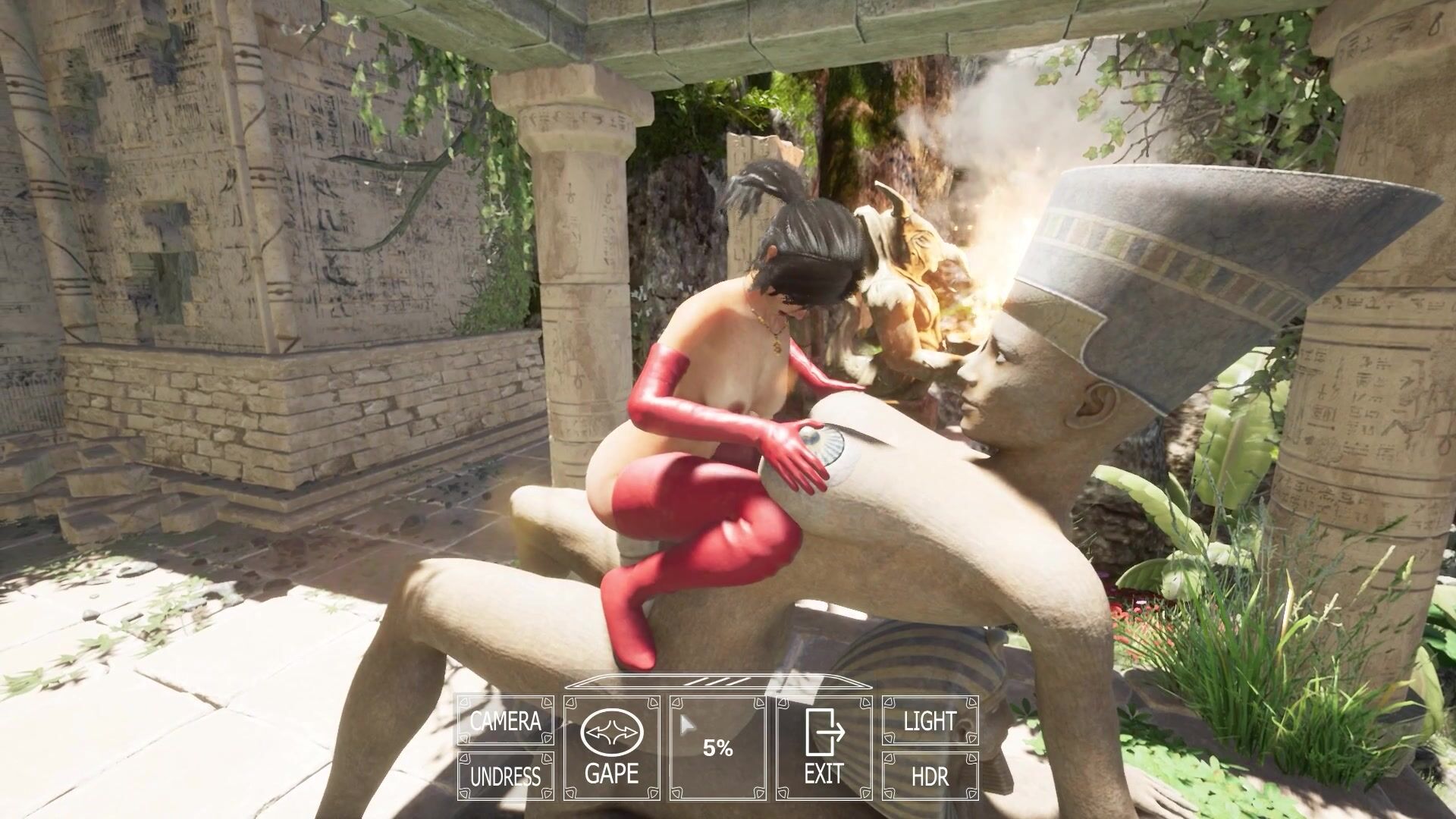Click the Camera button
Screen dimensions: 1456x819
(505, 720)
